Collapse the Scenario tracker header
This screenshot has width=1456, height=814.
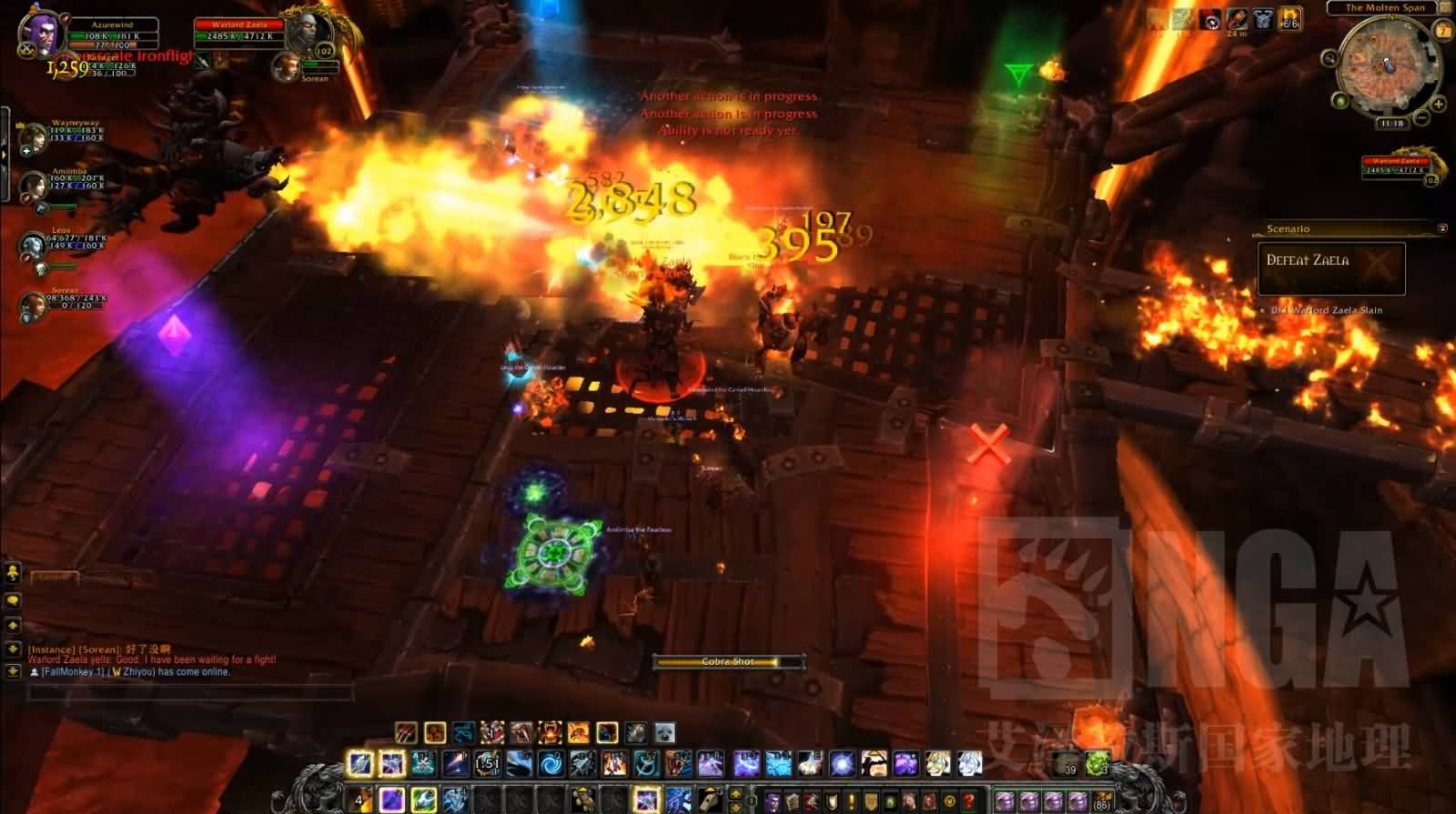[x=1442, y=228]
